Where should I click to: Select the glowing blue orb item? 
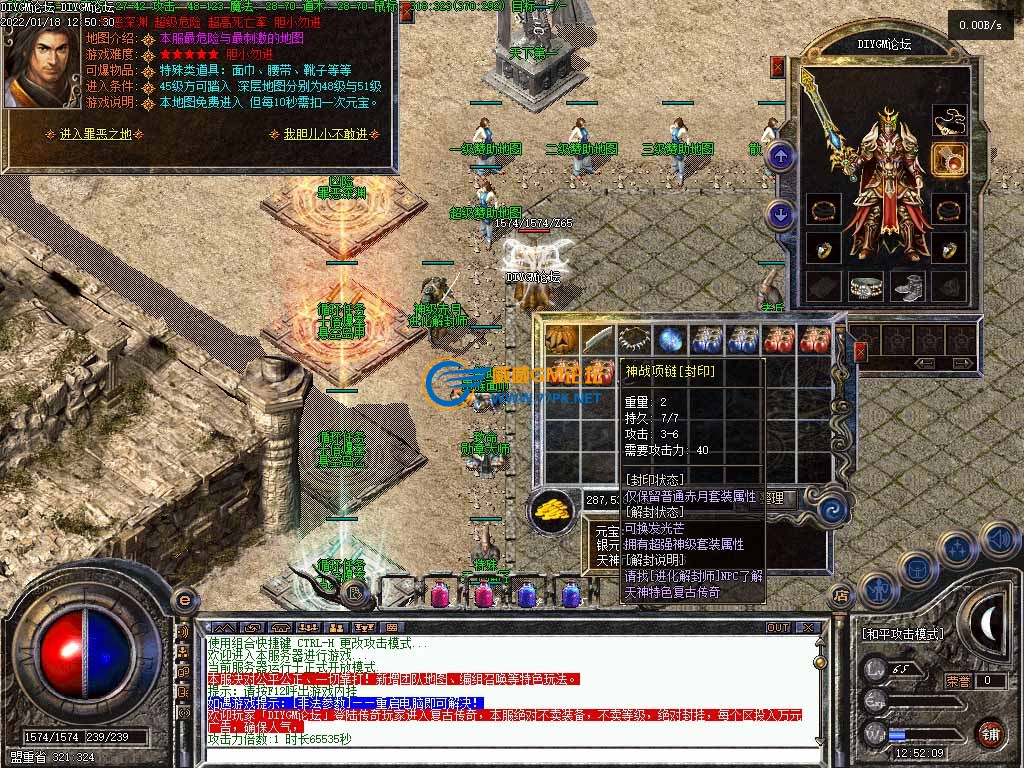pyautogui.click(x=670, y=340)
